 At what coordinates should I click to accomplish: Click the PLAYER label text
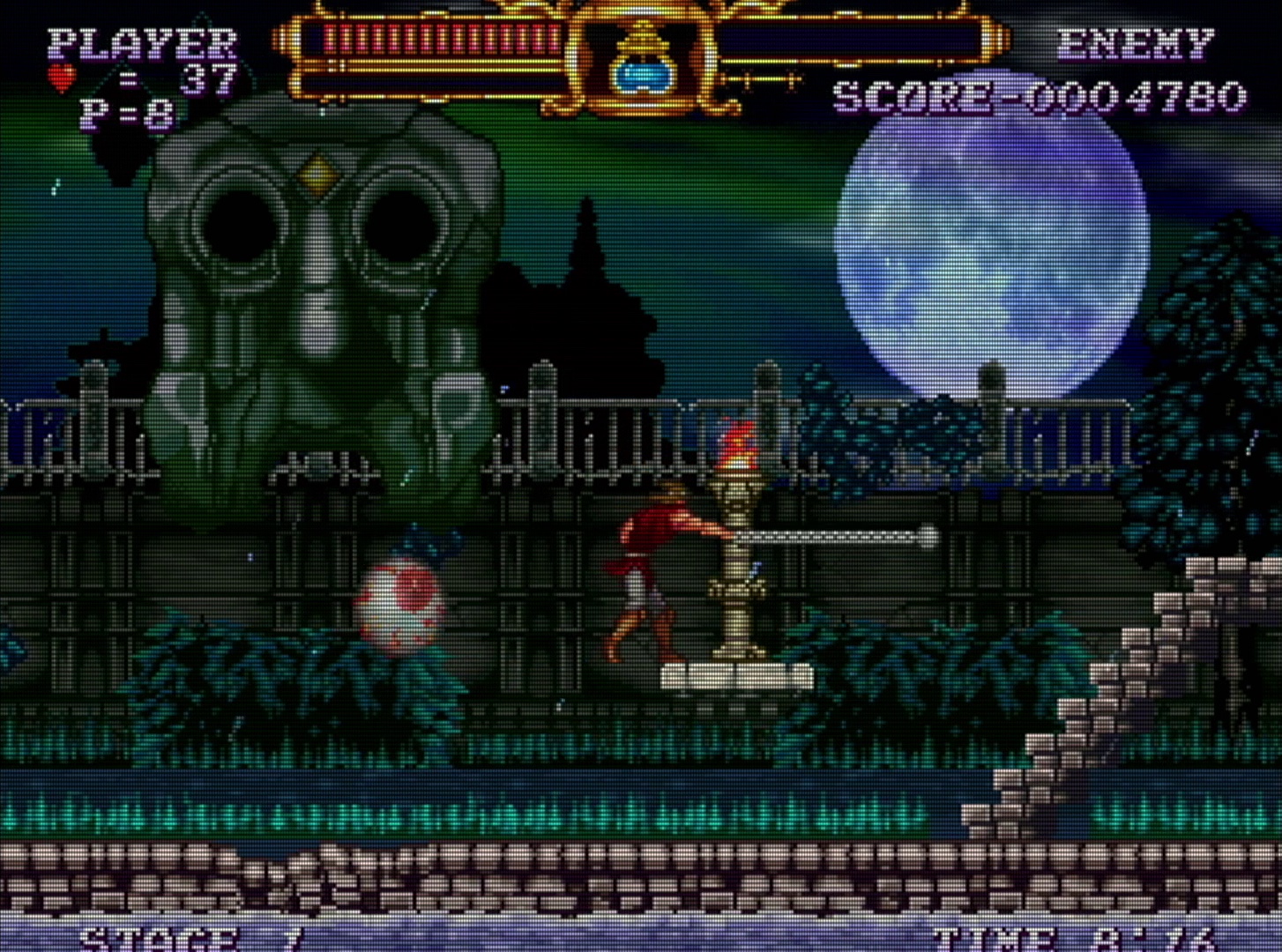[x=141, y=42]
